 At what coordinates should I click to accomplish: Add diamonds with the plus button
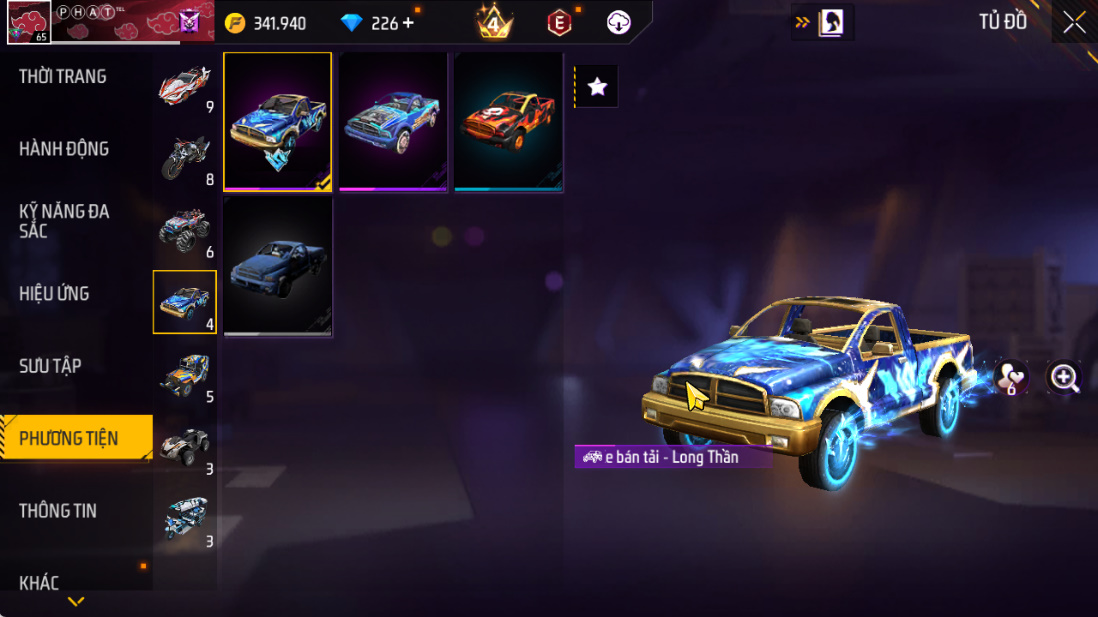coord(408,23)
